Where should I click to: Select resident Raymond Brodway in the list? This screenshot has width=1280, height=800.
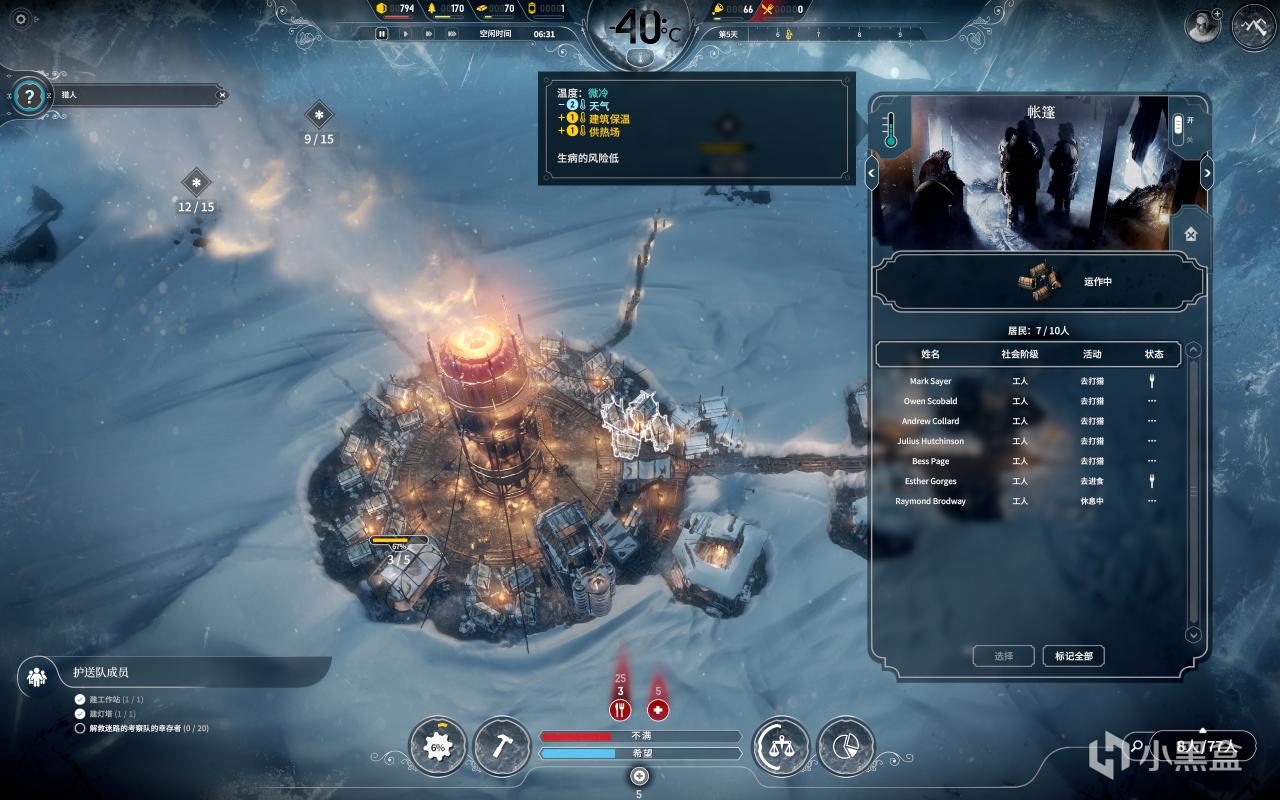[930, 501]
